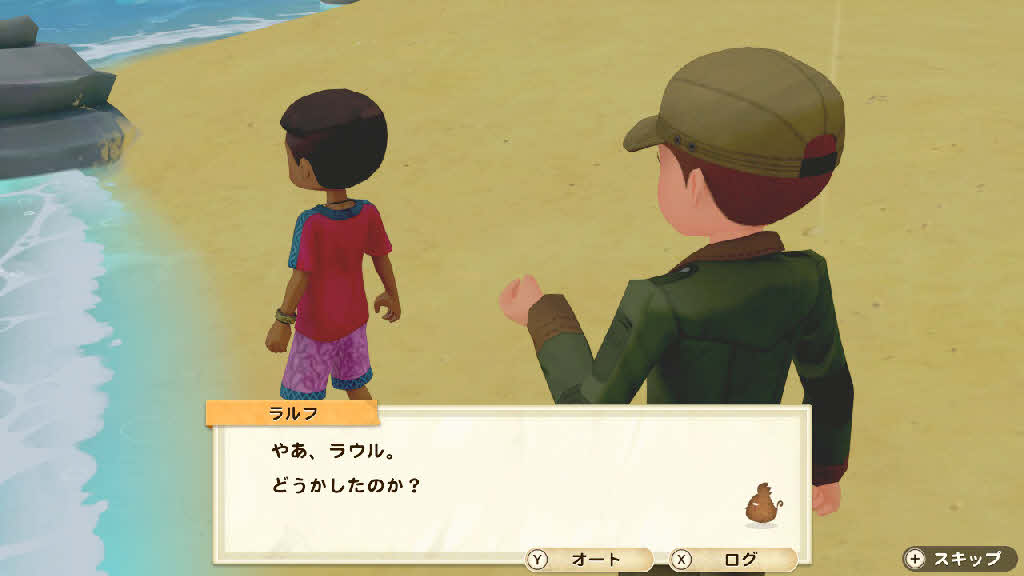The image size is (1024, 576).
Task: Skip the cutscene with スキップ
Action: click(x=957, y=558)
